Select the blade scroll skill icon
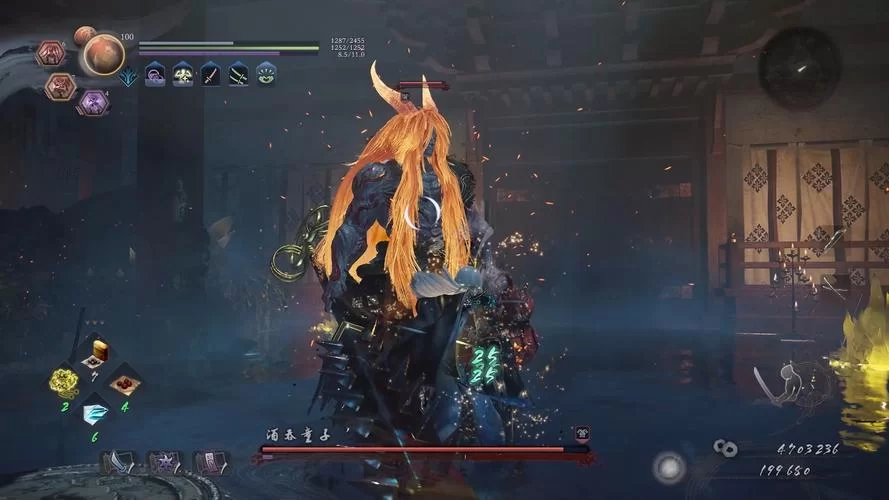Viewport: 889px width, 500px height. click(x=120, y=462)
